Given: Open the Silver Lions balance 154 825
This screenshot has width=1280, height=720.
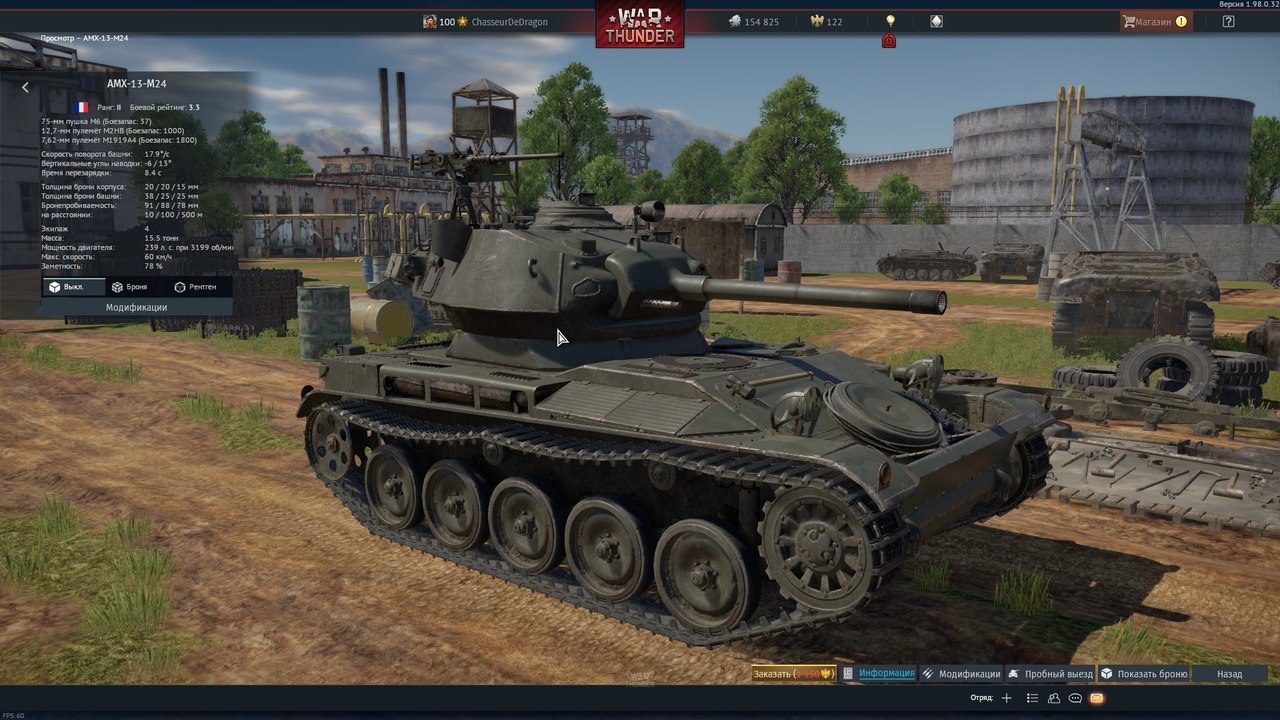Looking at the screenshot, I should [753, 22].
